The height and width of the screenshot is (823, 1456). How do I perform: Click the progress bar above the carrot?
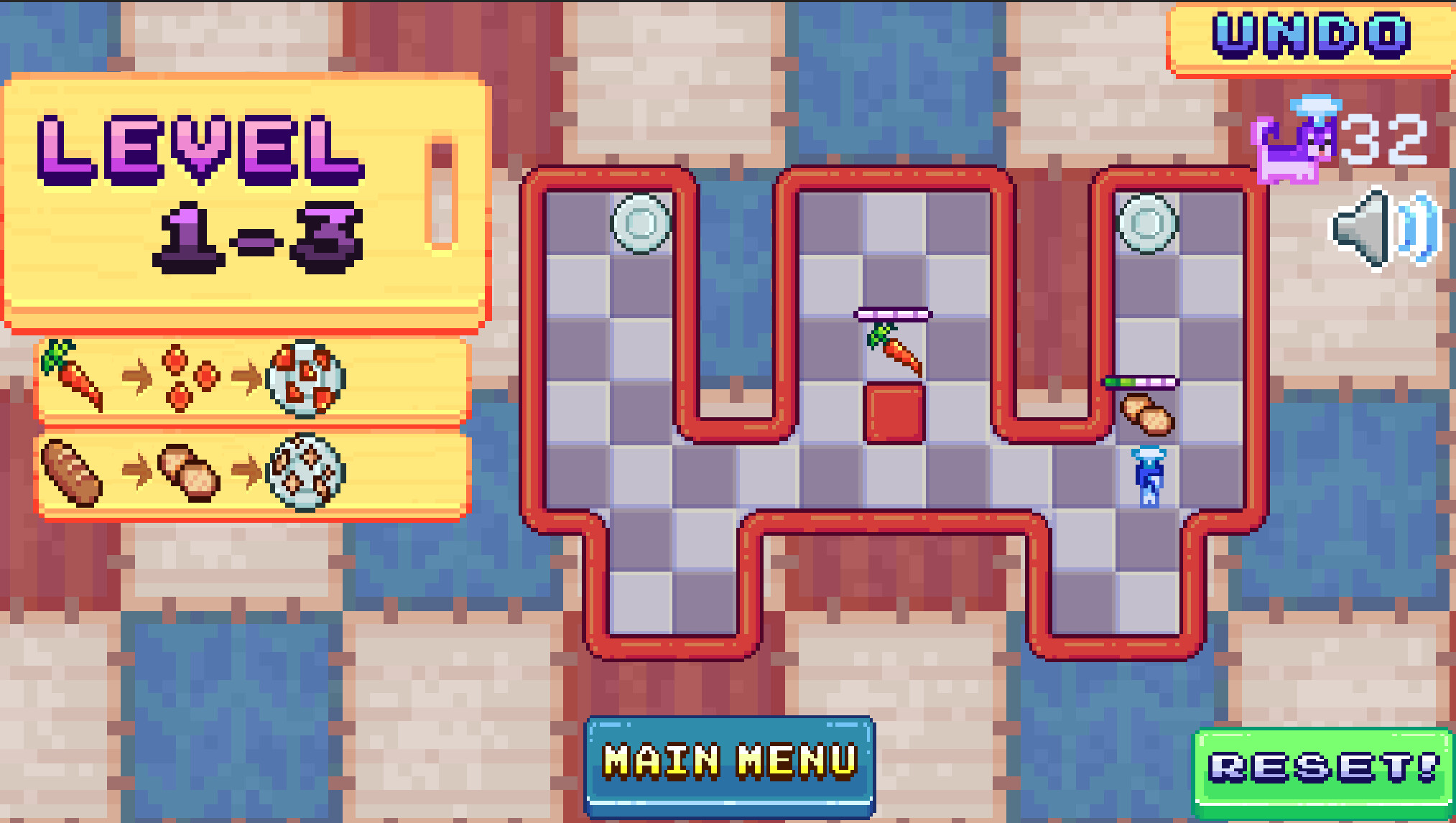tap(894, 314)
